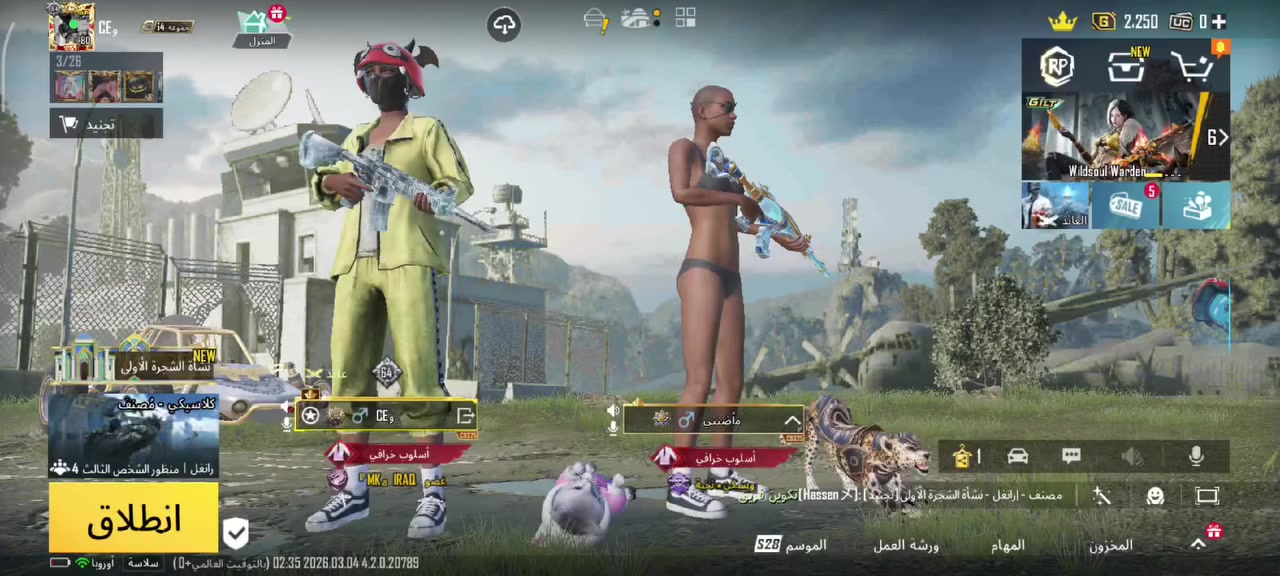Open the ورشة العمل workshop tab
This screenshot has width=1280, height=576.
click(906, 545)
